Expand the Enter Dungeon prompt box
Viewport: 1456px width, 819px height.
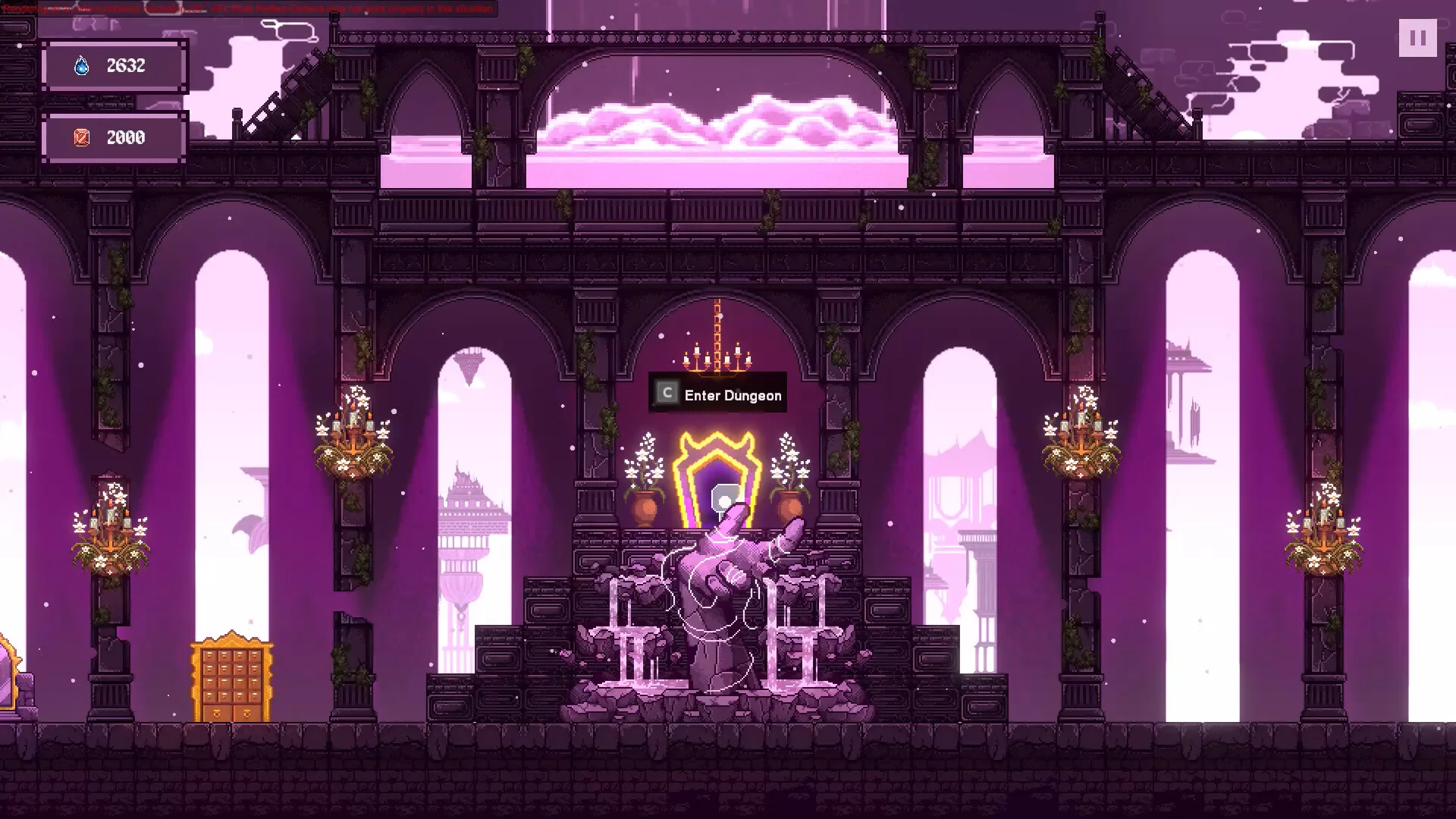tap(717, 393)
